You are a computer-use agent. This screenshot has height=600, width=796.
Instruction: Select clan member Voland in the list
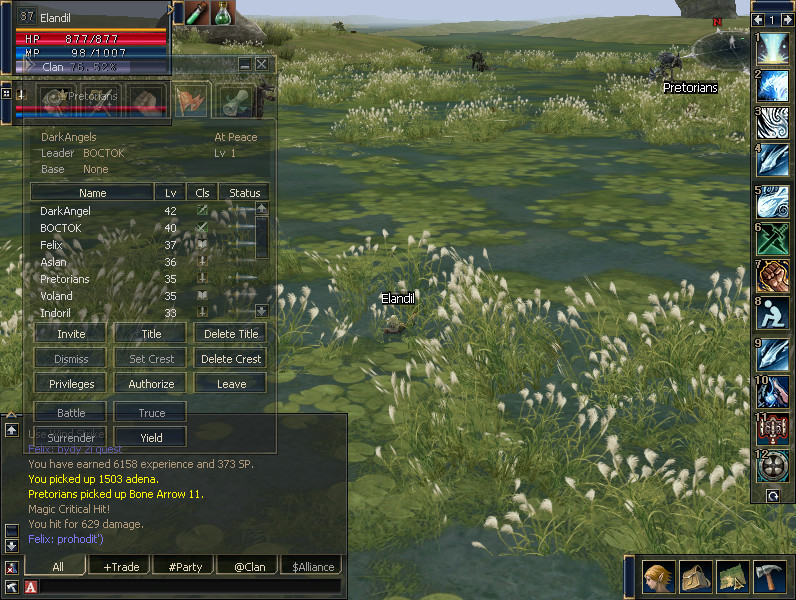56,296
